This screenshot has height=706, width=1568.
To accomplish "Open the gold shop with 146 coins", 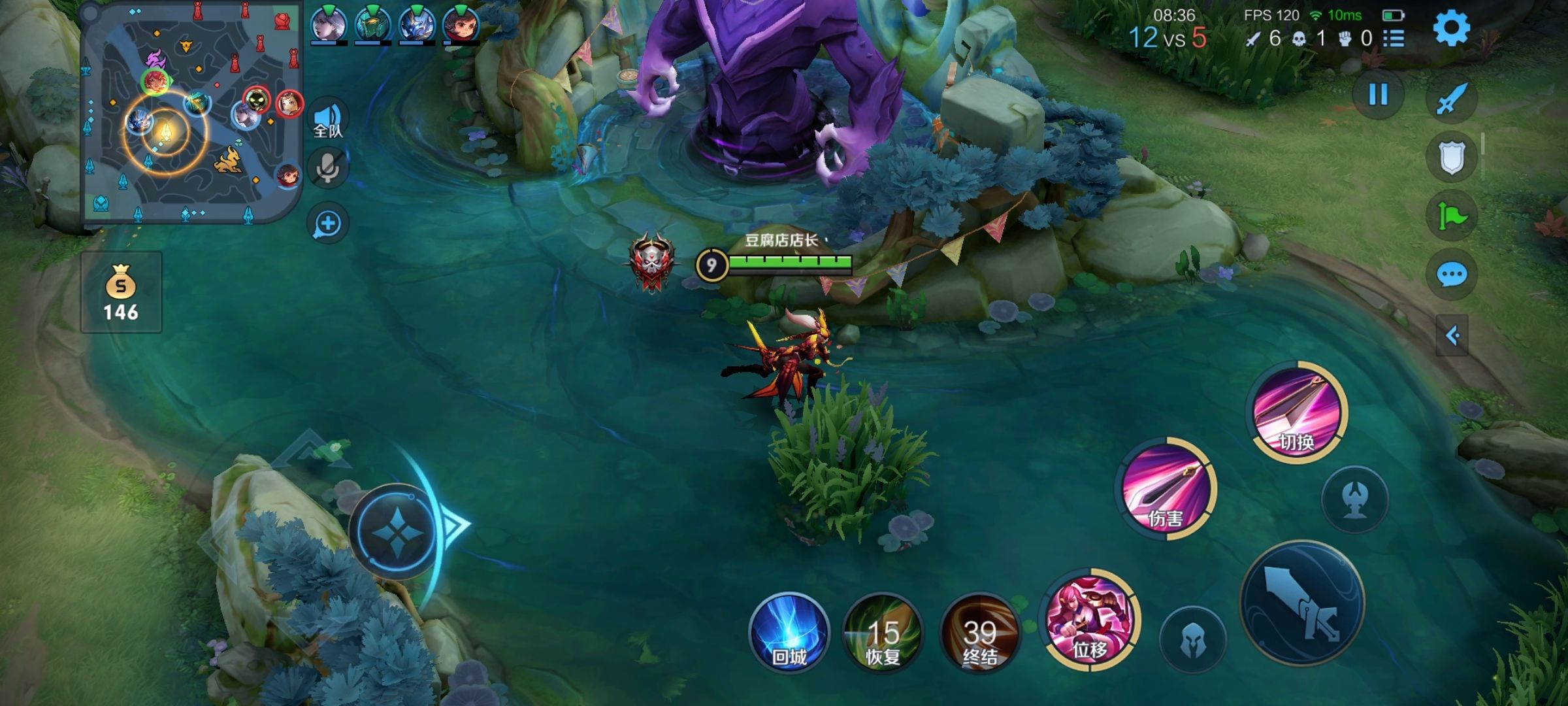I will [x=121, y=292].
